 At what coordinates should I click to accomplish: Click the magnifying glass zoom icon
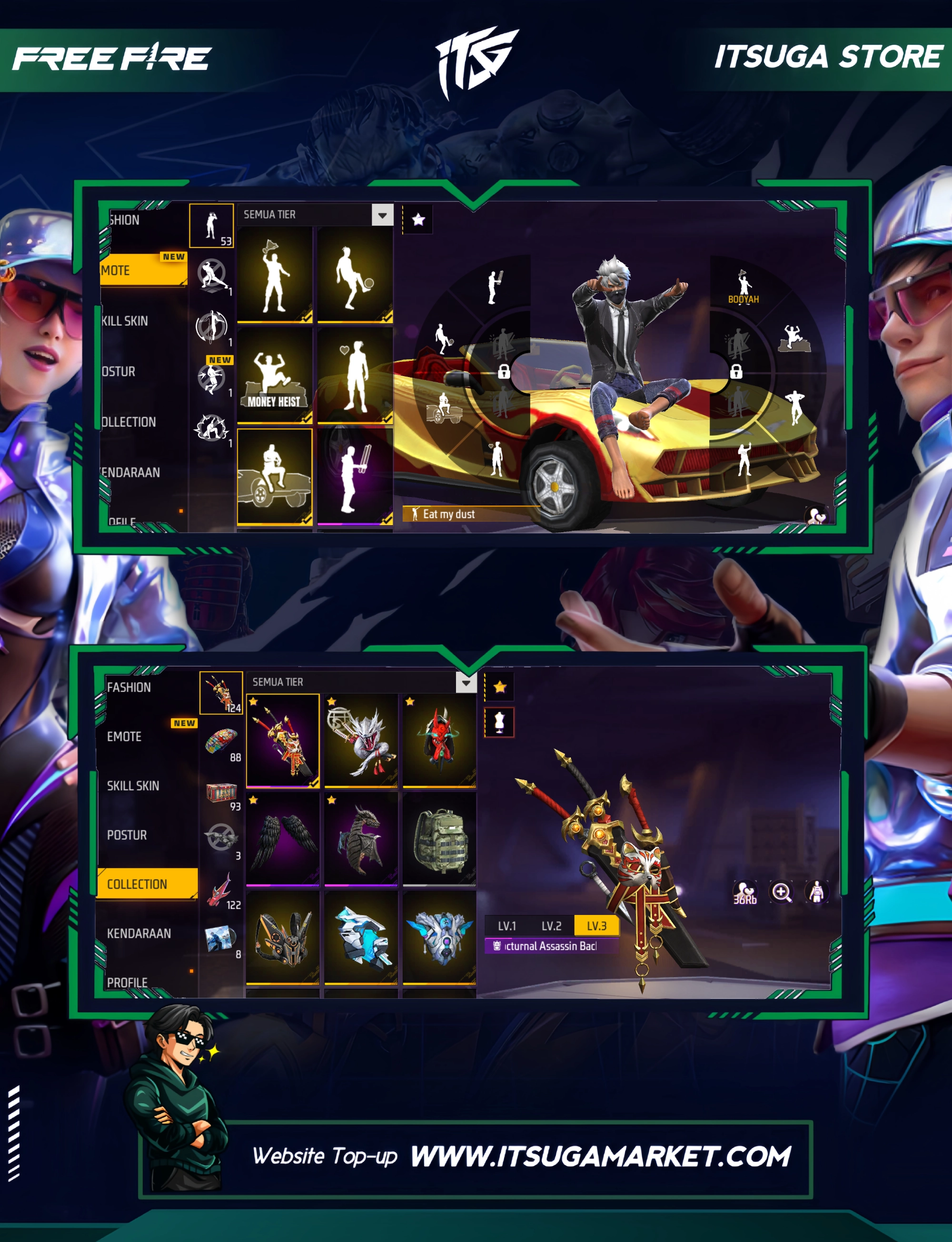click(x=782, y=893)
